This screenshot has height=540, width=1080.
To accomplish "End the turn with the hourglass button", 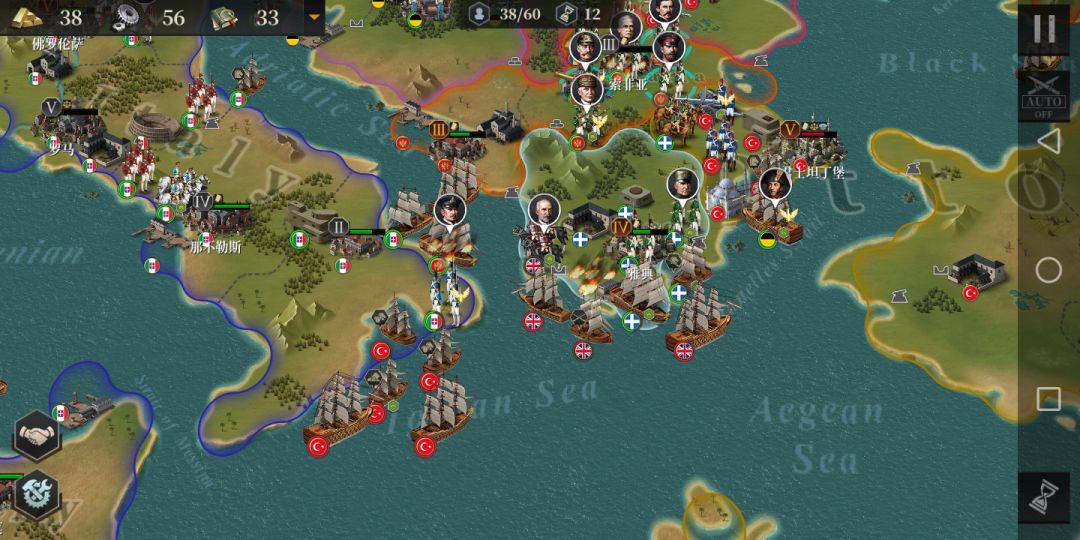I will coord(1043,497).
